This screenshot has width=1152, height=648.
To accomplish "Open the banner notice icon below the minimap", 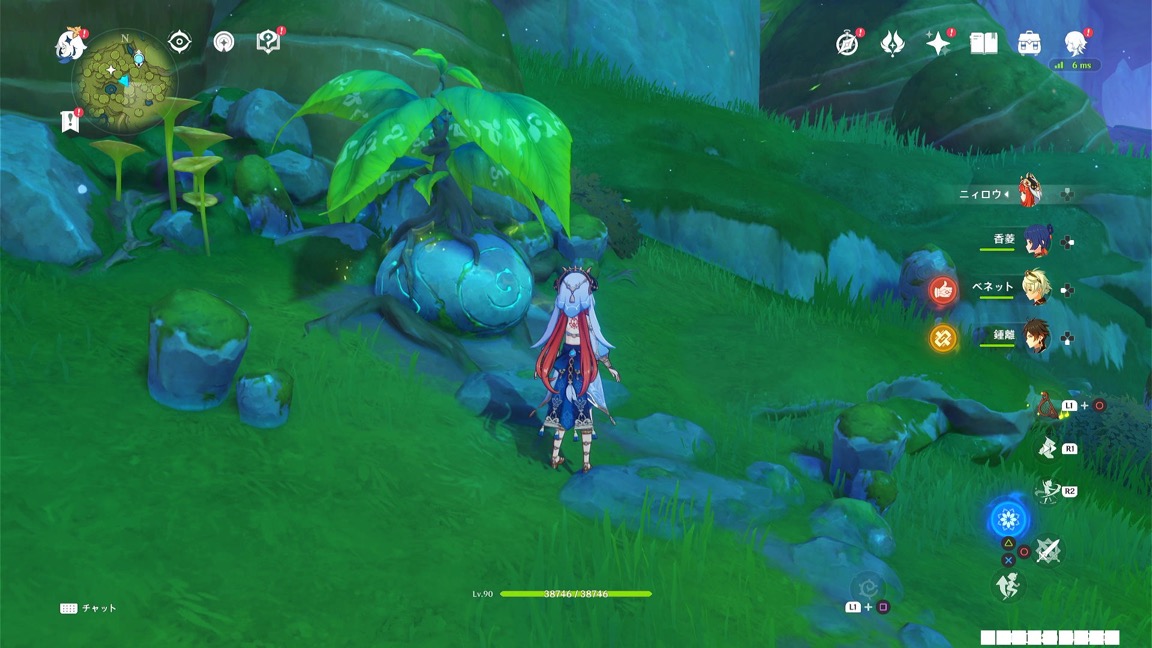I will tap(69, 121).
